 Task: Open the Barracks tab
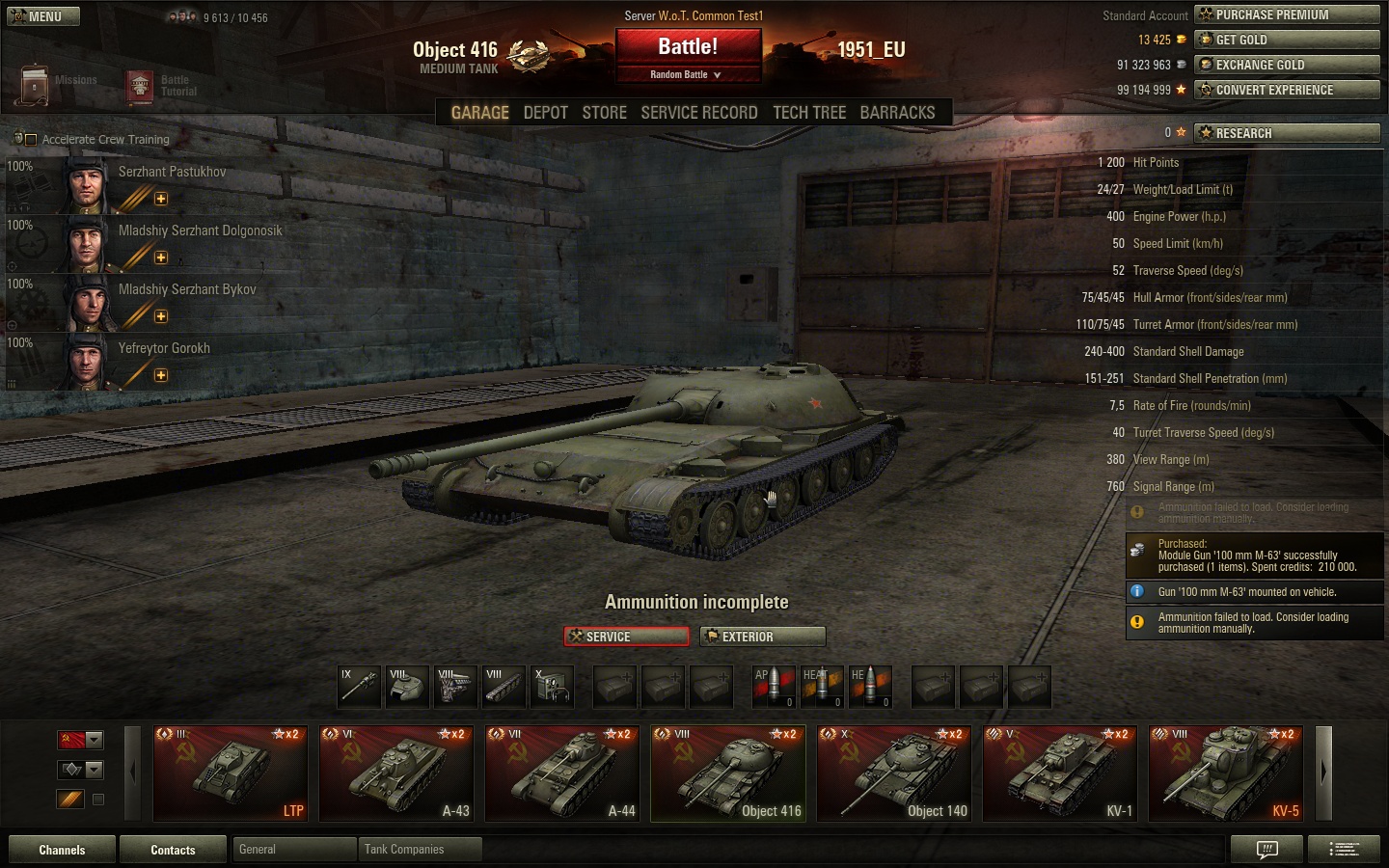[897, 113]
